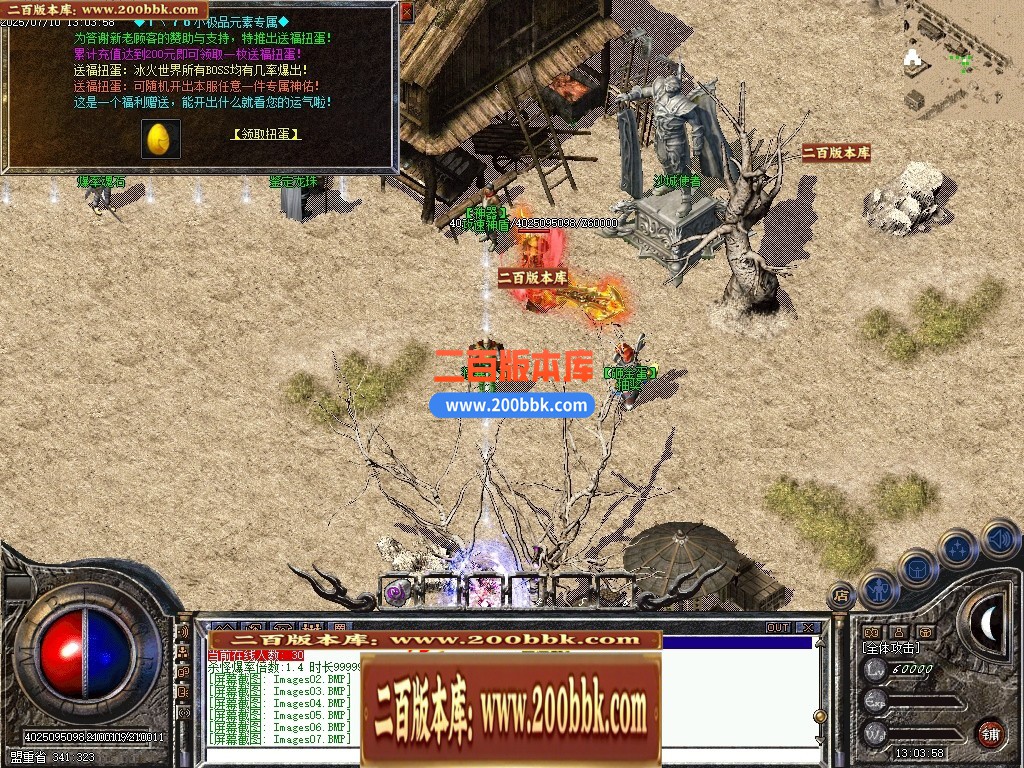Close the chat panel with X

click(x=806, y=628)
